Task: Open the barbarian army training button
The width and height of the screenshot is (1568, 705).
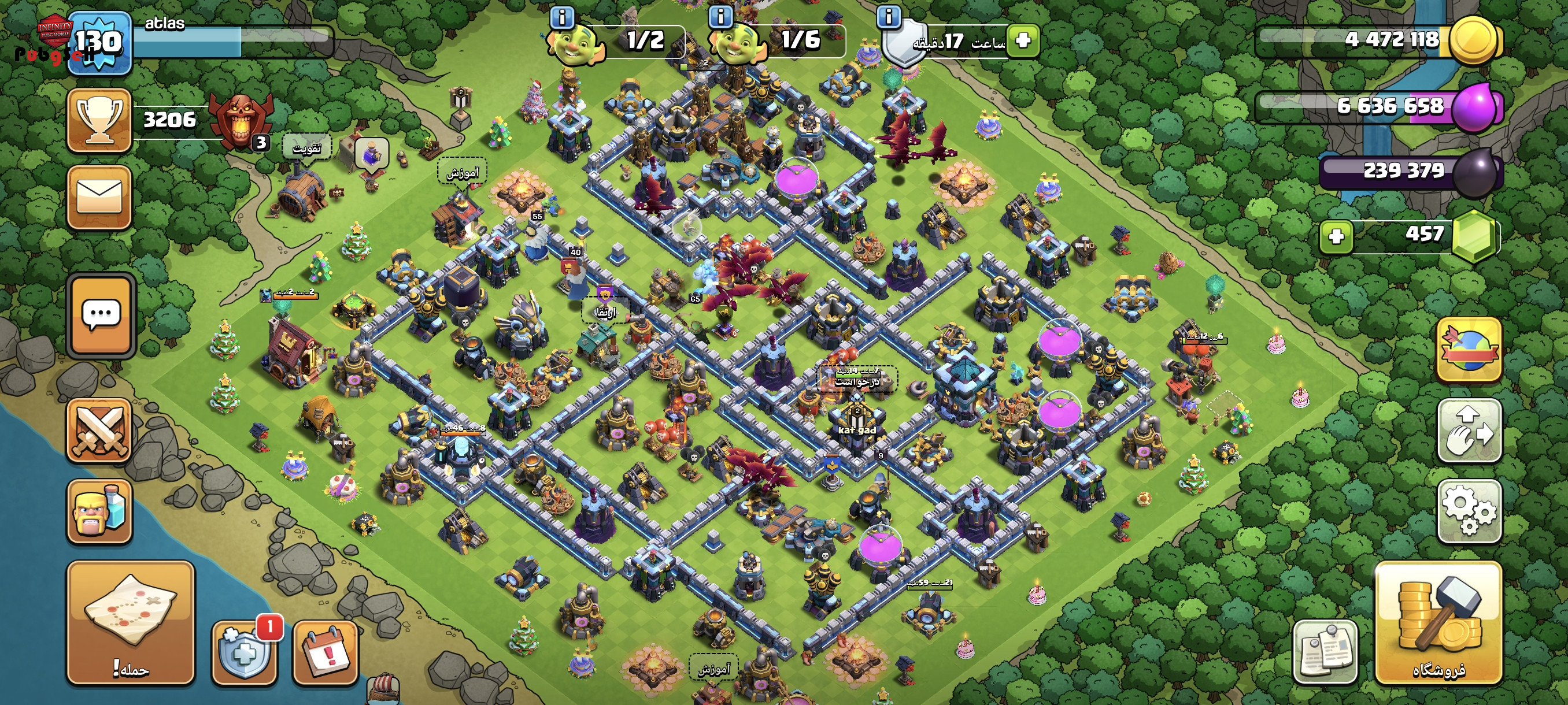Action: 99,510
